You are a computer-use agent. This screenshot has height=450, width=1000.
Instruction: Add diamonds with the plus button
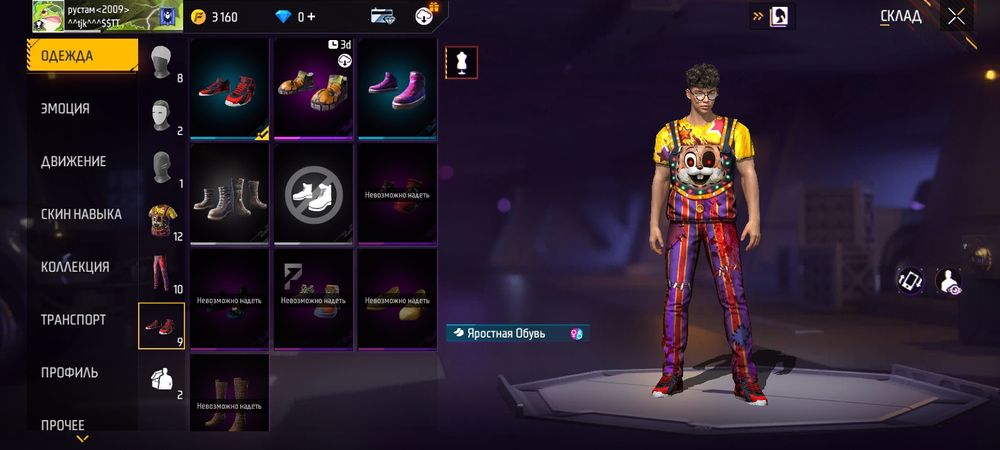(310, 17)
